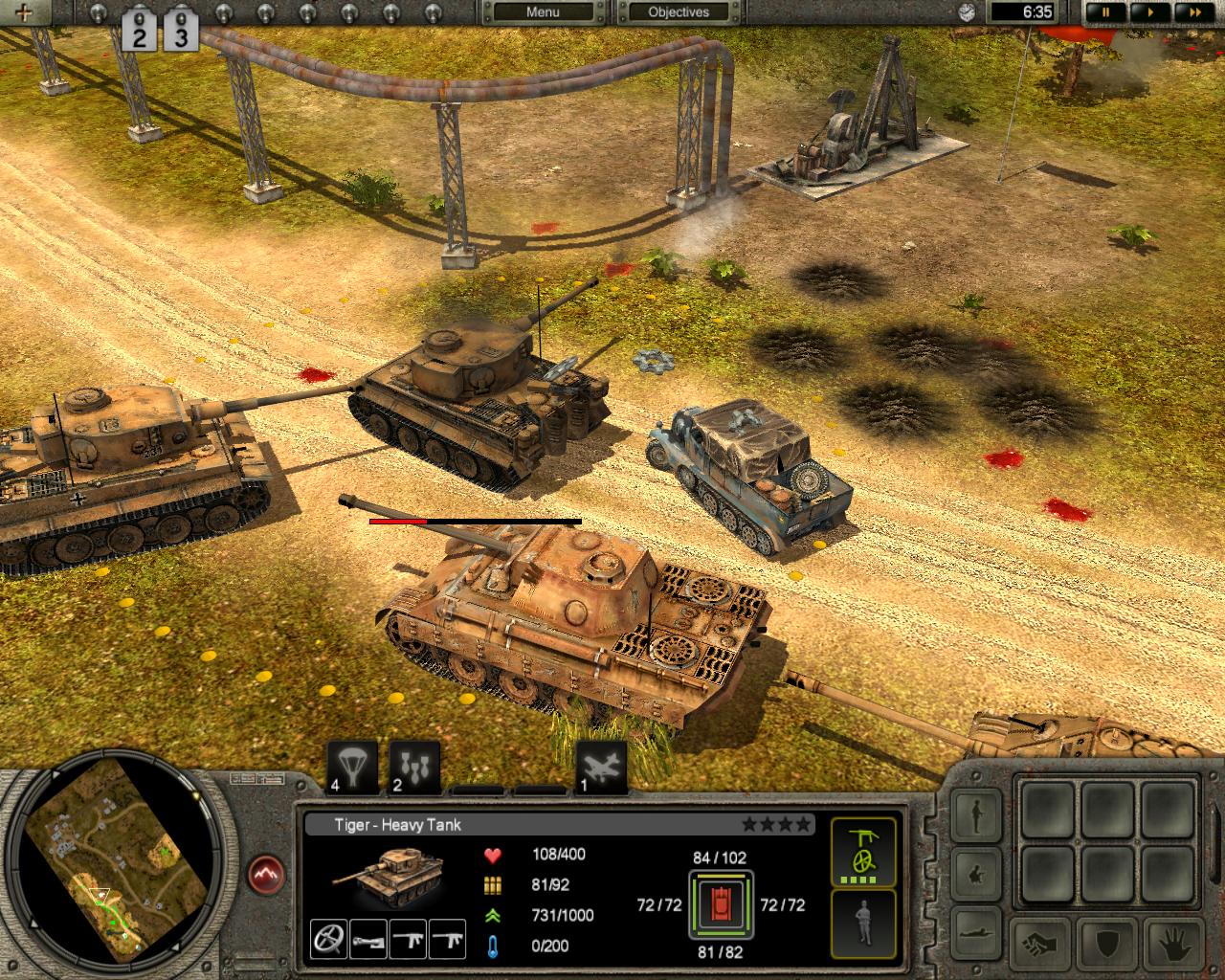Open the Menu button

pyautogui.click(x=543, y=12)
